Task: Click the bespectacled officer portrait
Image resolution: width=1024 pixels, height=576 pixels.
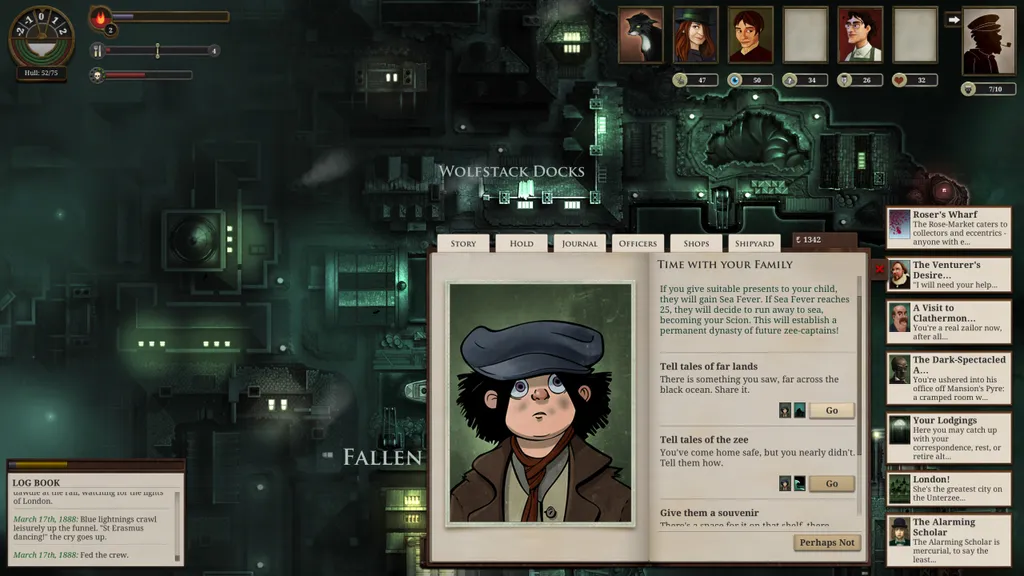Action: click(860, 36)
